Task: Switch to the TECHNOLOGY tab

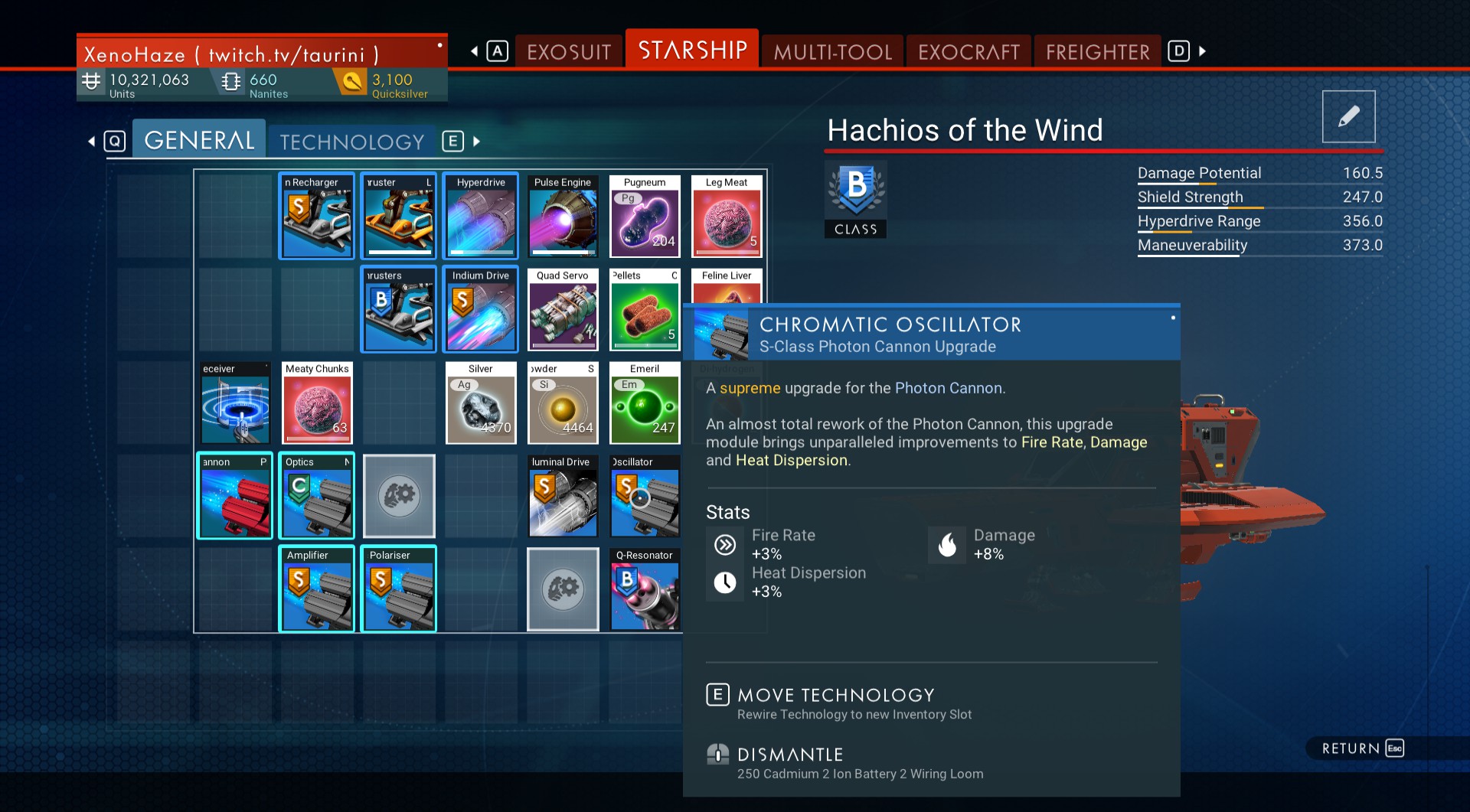Action: [351, 141]
